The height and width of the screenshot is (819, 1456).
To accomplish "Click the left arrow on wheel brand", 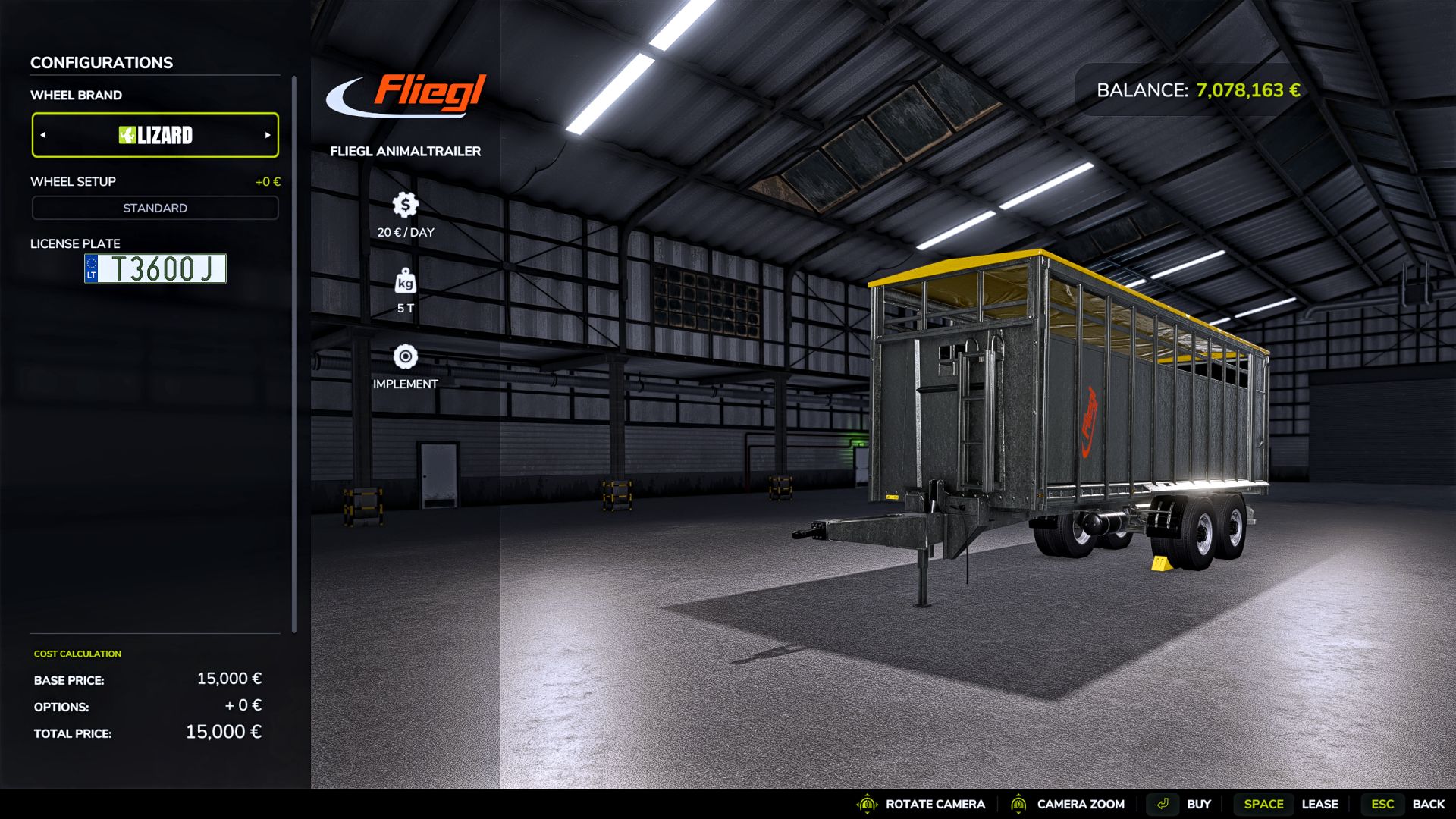I will (x=44, y=135).
